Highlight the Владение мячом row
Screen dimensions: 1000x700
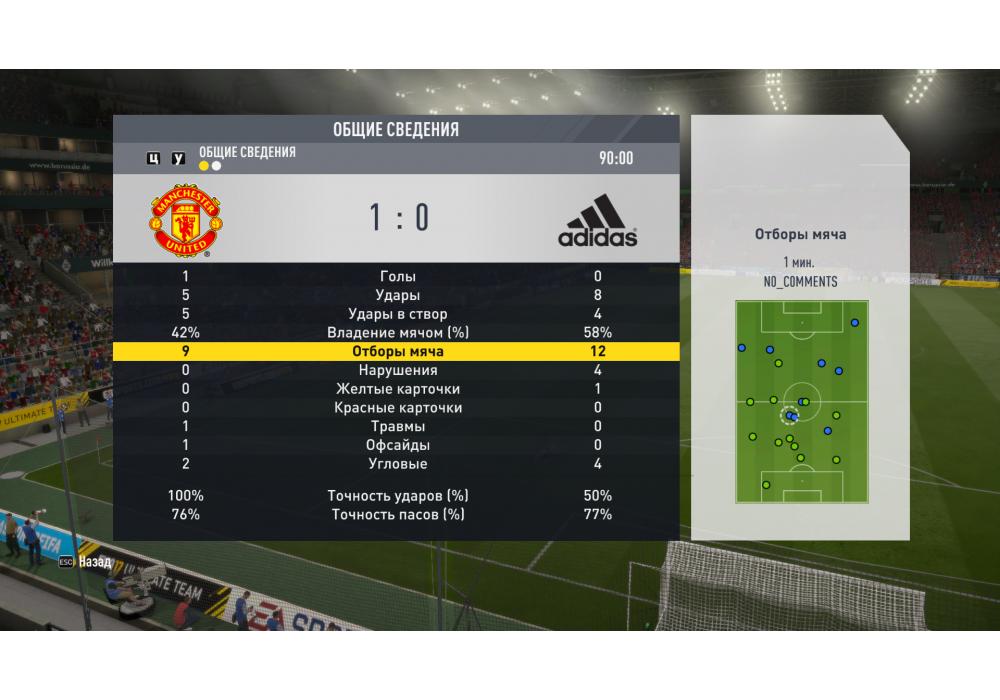[397, 333]
